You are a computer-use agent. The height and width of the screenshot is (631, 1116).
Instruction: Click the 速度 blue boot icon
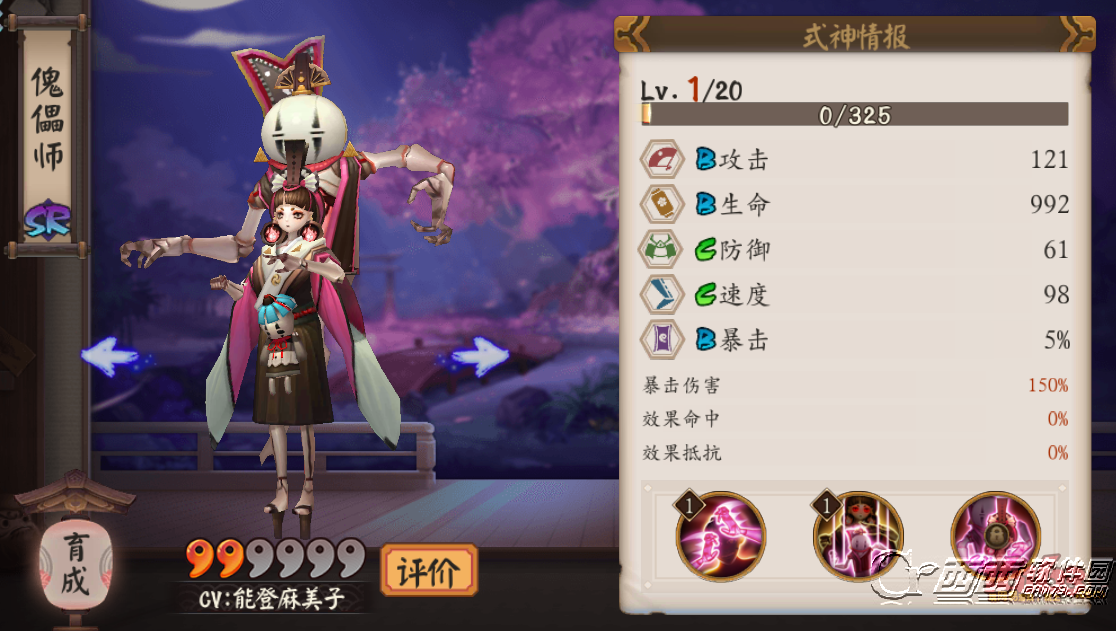tap(662, 295)
